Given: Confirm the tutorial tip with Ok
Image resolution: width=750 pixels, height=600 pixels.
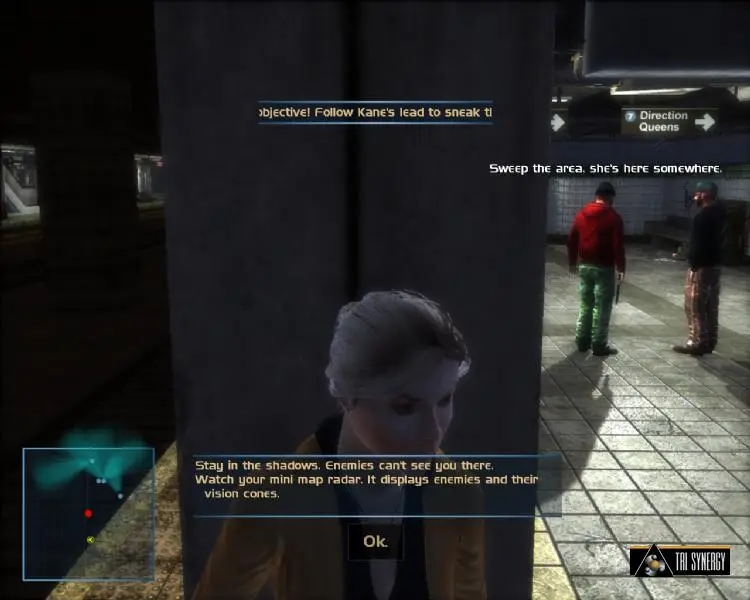Looking at the screenshot, I should tap(375, 542).
